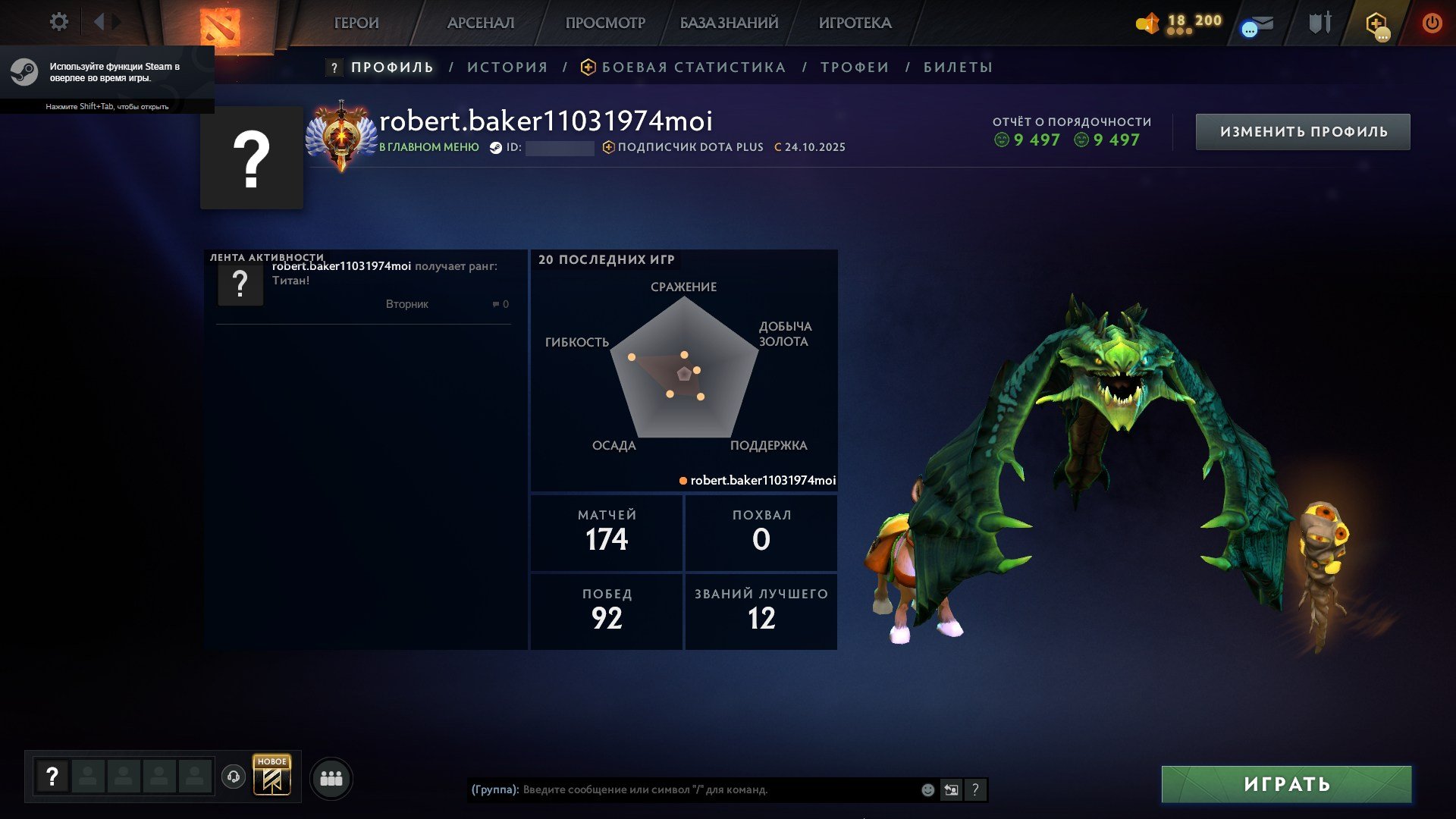Switch to the Билеты tab
This screenshot has width=1456, height=819.
(x=958, y=67)
